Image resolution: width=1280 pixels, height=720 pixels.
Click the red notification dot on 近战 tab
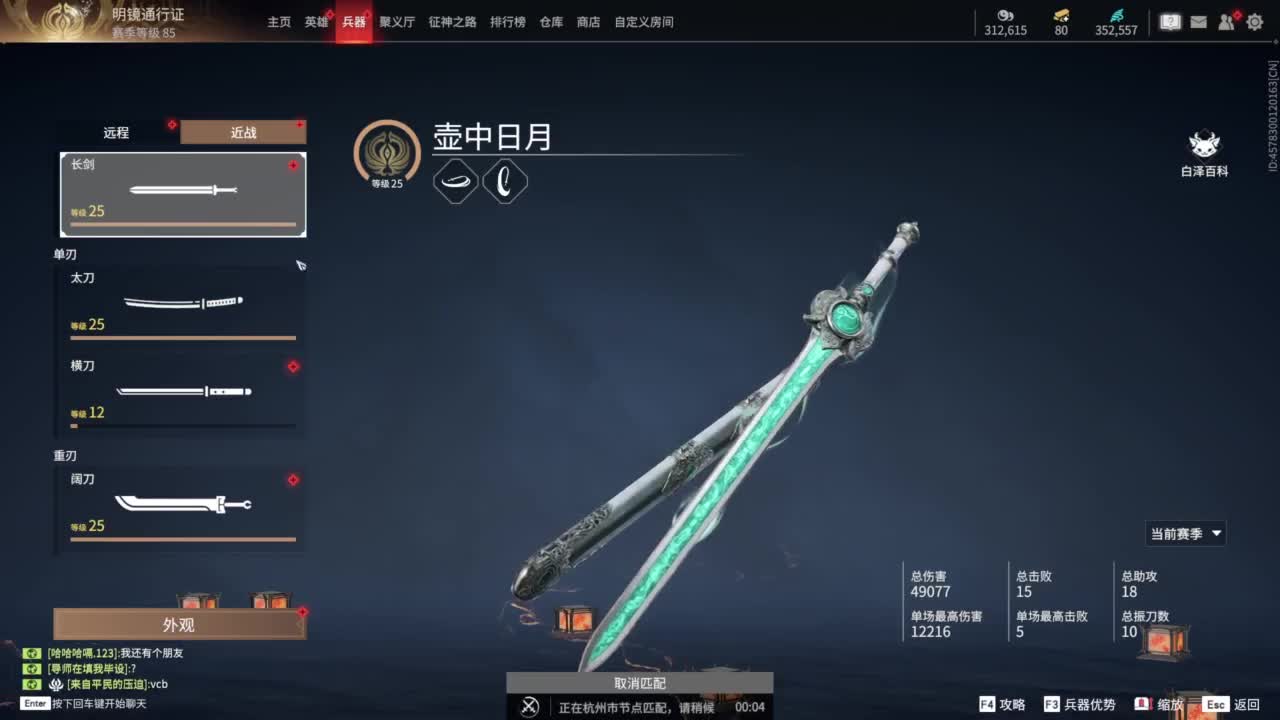point(300,123)
